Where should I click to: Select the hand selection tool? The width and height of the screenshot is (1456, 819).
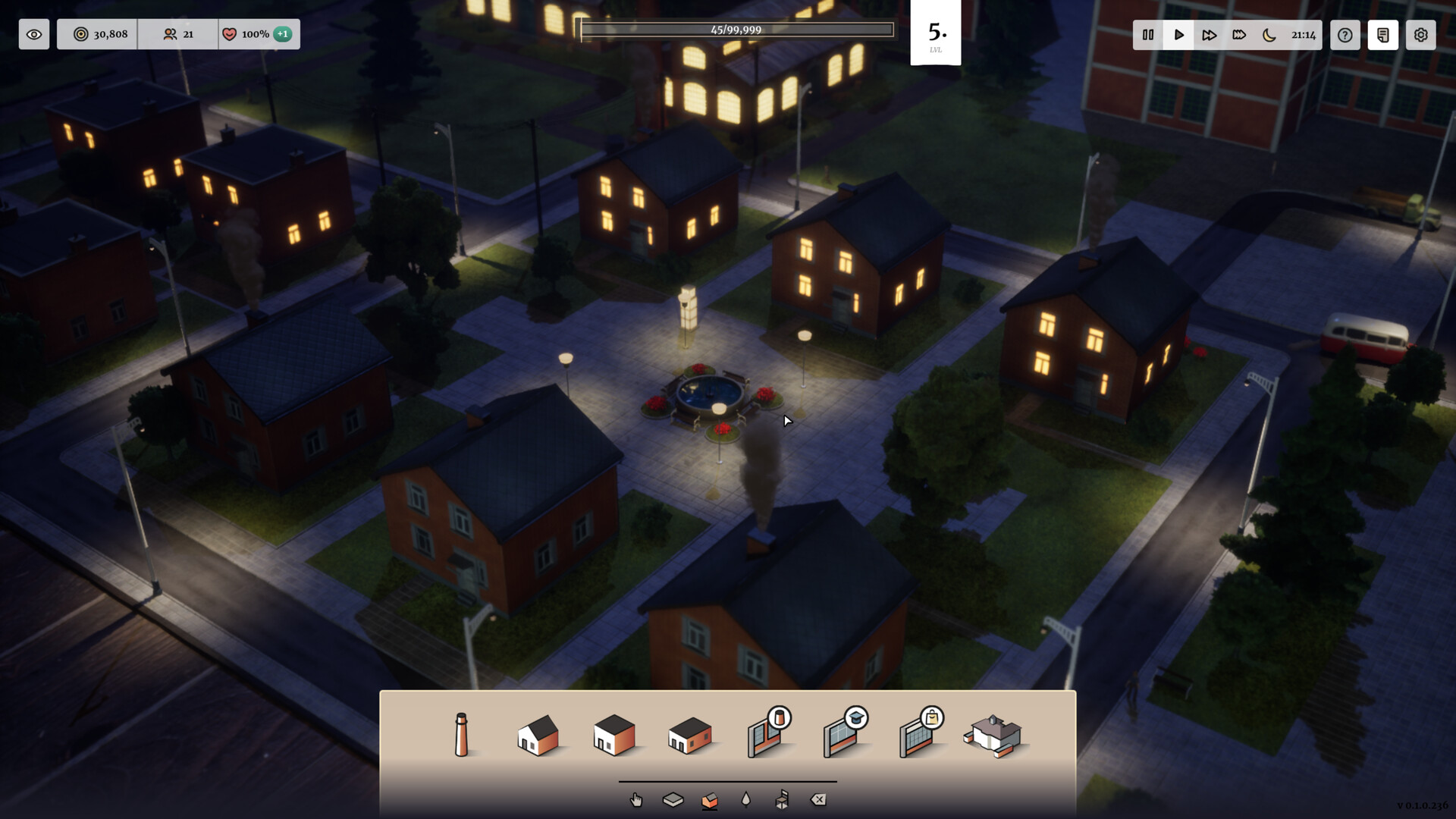pyautogui.click(x=635, y=799)
